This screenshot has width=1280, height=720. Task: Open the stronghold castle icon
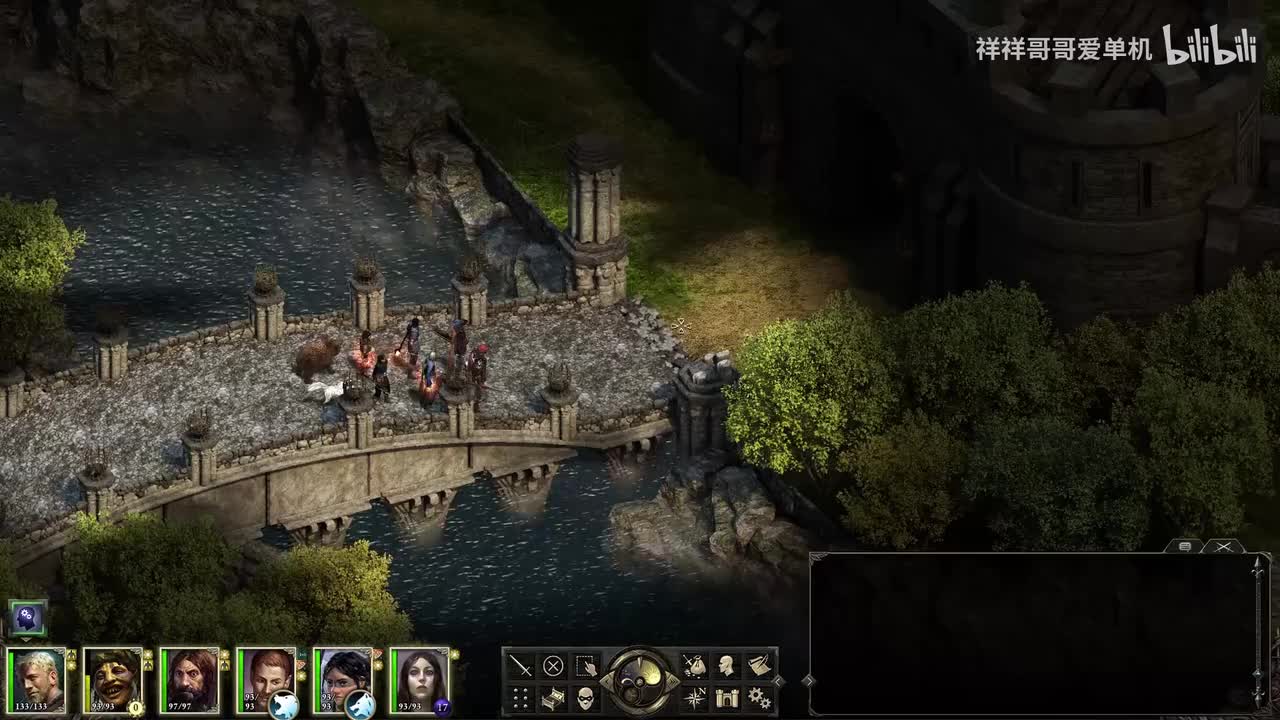click(727, 698)
